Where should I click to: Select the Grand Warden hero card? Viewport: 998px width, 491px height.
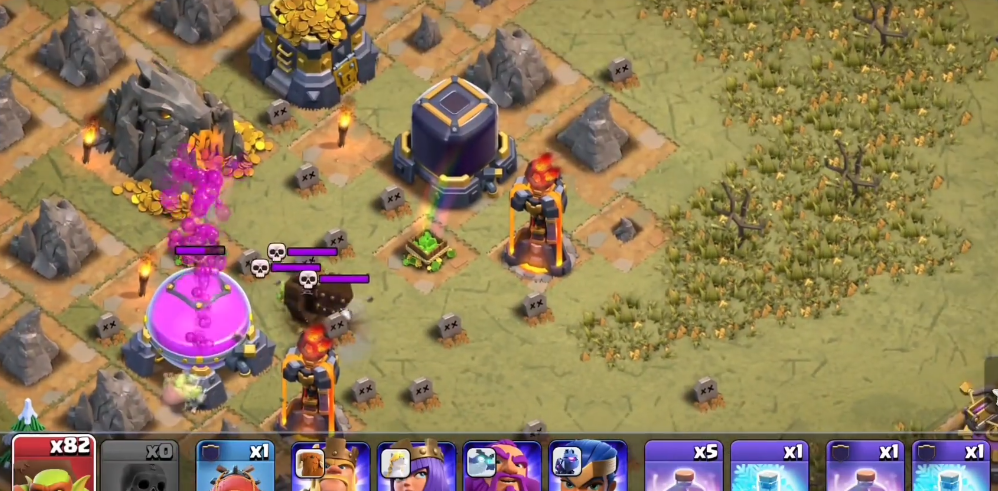502,466
